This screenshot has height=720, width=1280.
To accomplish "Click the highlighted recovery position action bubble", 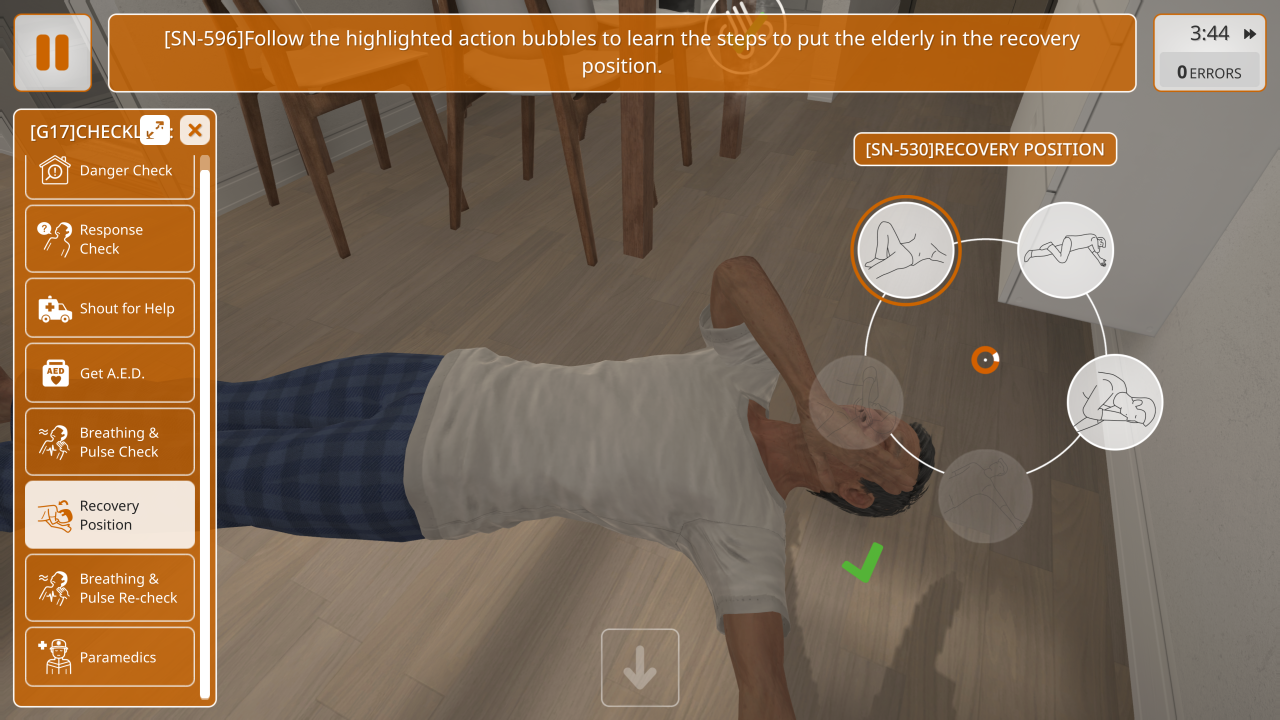I will click(906, 250).
